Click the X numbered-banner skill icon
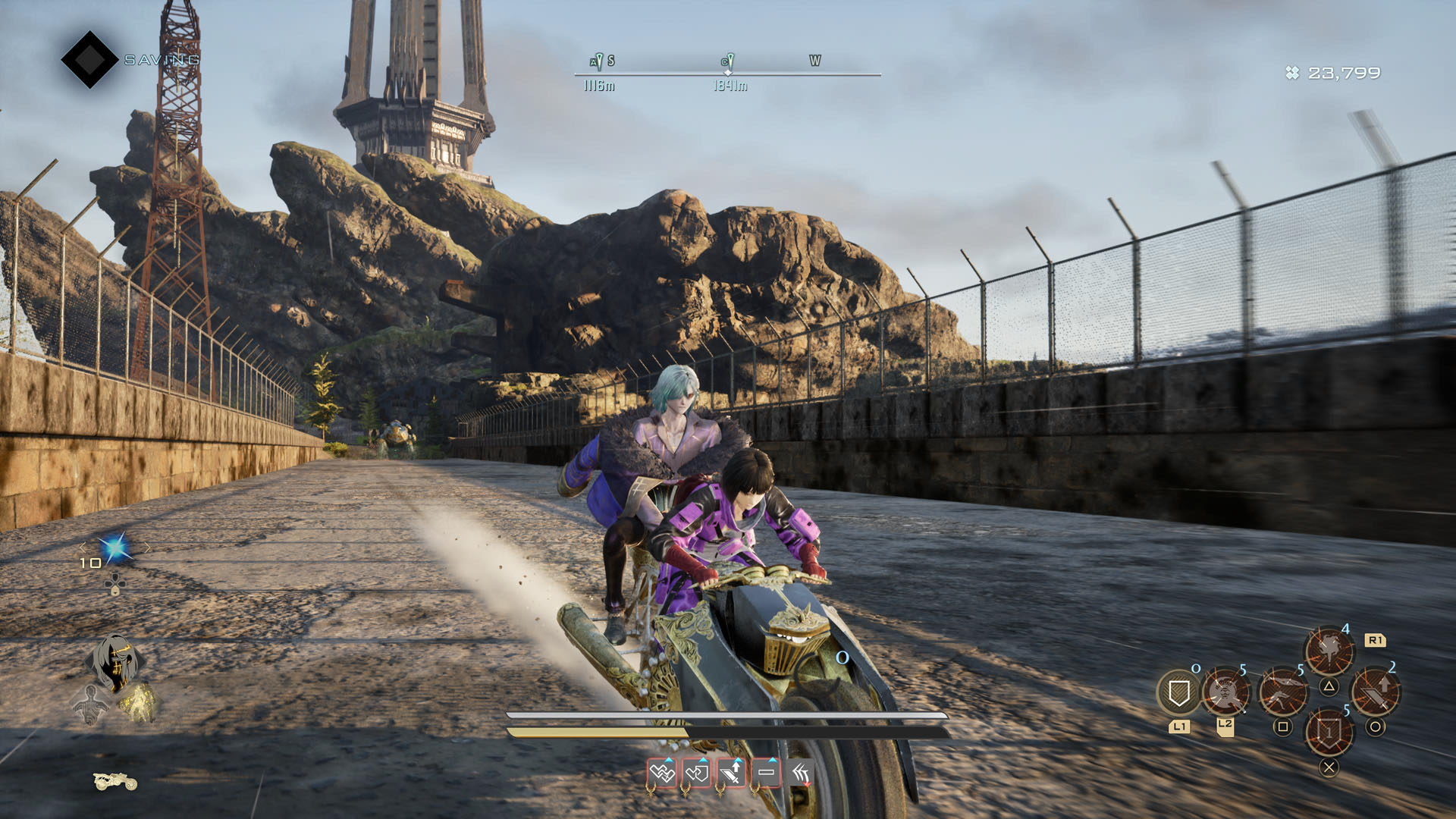The image size is (1456, 819). pyautogui.click(x=1329, y=731)
